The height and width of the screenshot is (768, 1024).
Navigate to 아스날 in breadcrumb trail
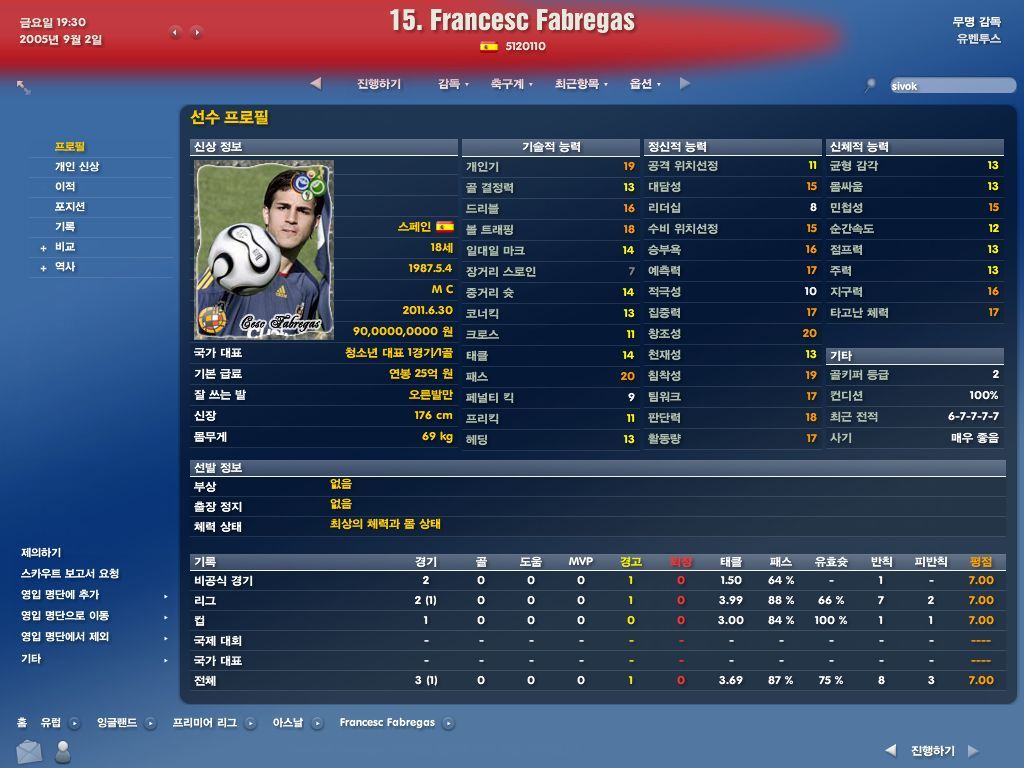click(x=287, y=722)
